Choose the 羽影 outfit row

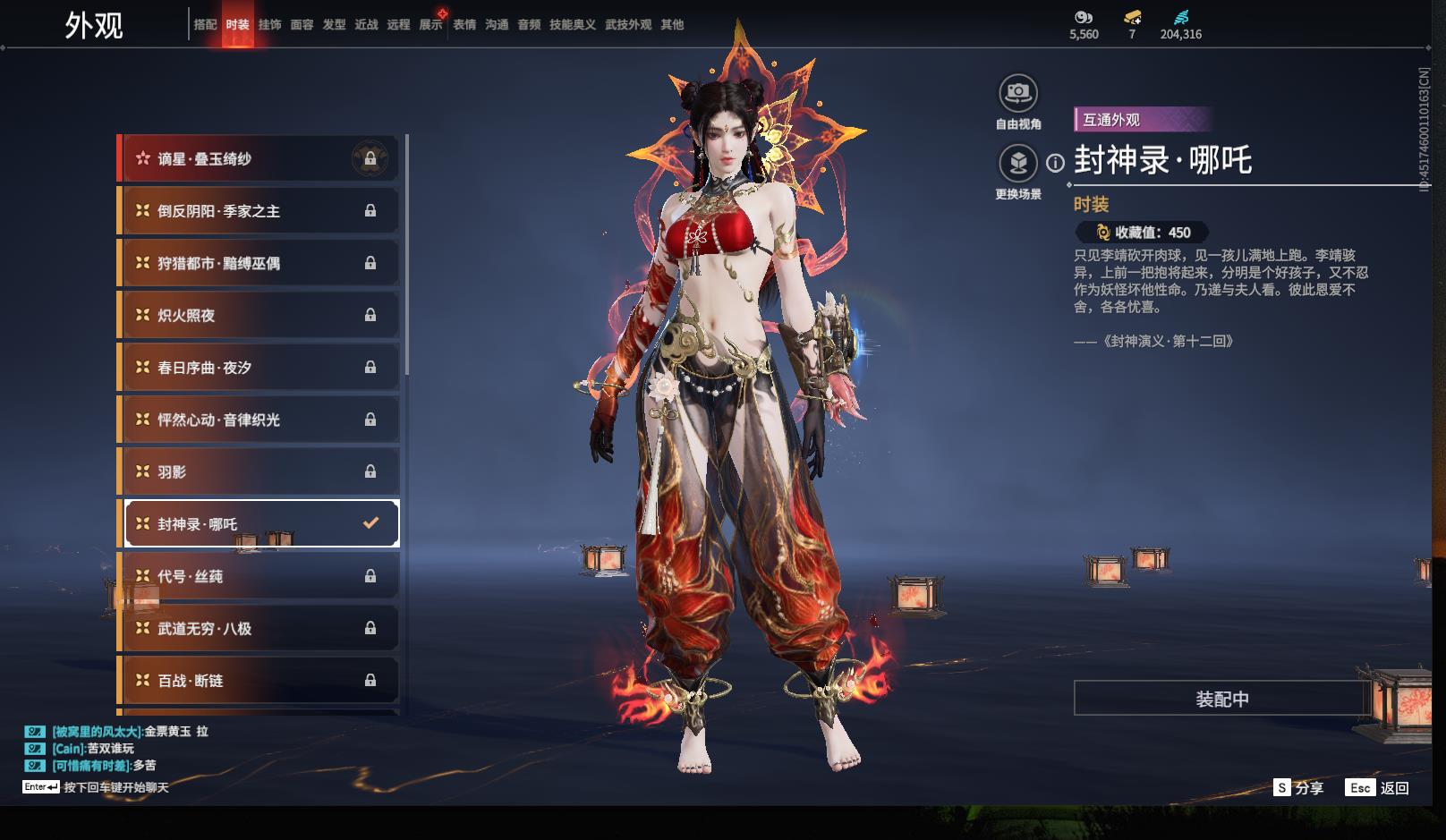258,472
